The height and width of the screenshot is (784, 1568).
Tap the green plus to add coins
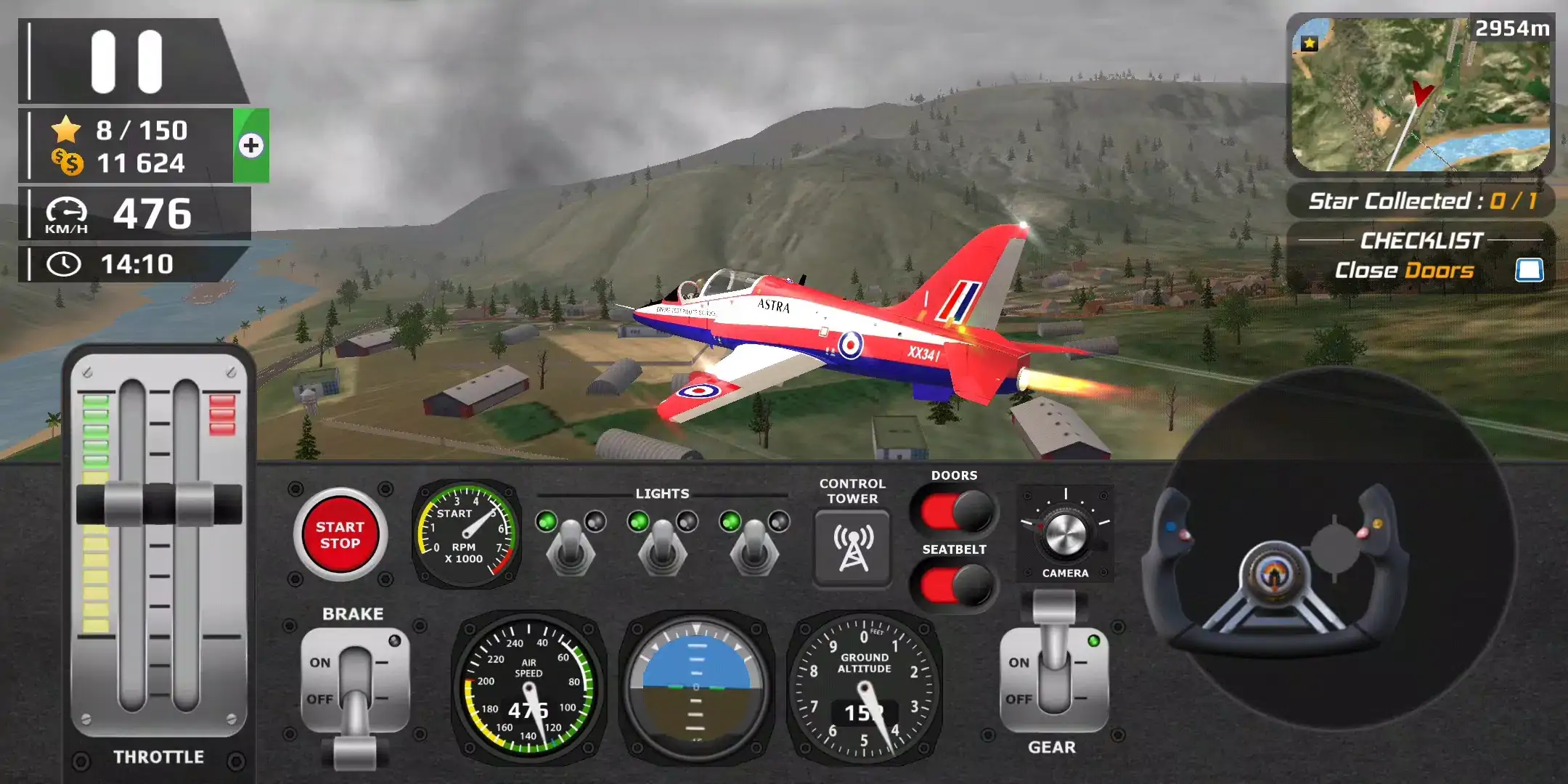[x=251, y=145]
